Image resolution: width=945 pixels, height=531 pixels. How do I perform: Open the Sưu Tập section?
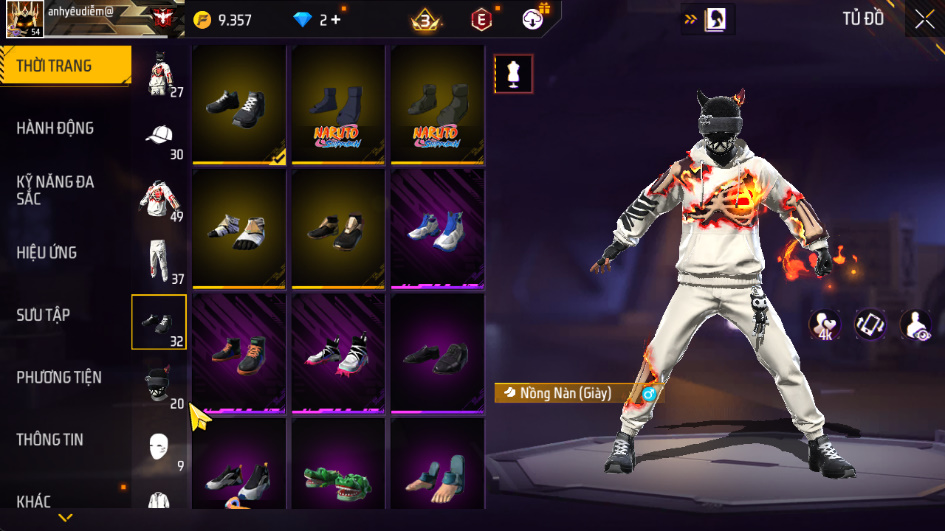[43, 315]
